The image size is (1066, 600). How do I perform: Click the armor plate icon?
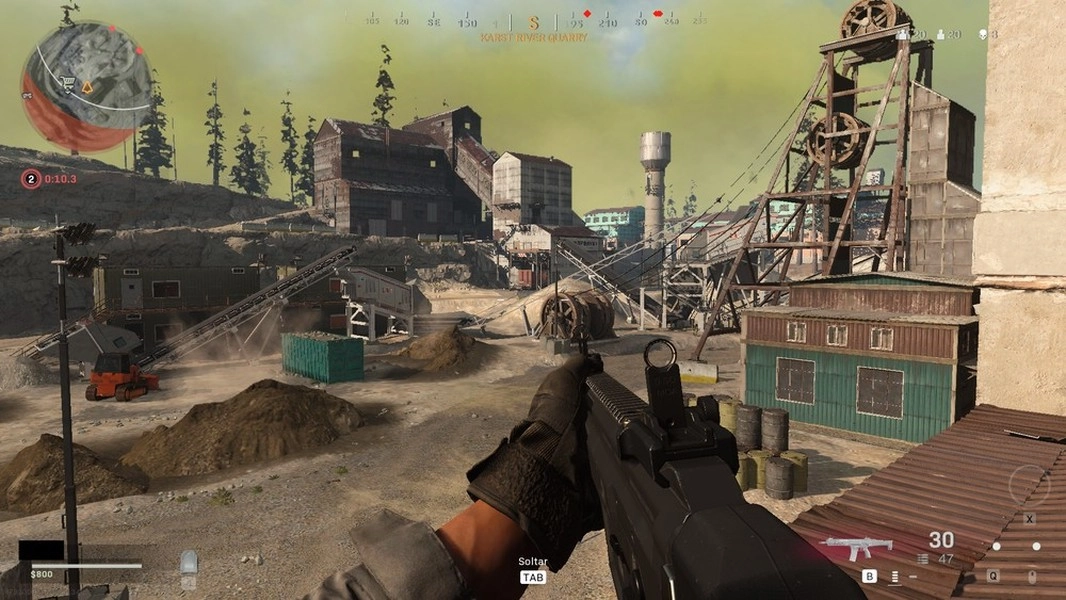[188, 563]
